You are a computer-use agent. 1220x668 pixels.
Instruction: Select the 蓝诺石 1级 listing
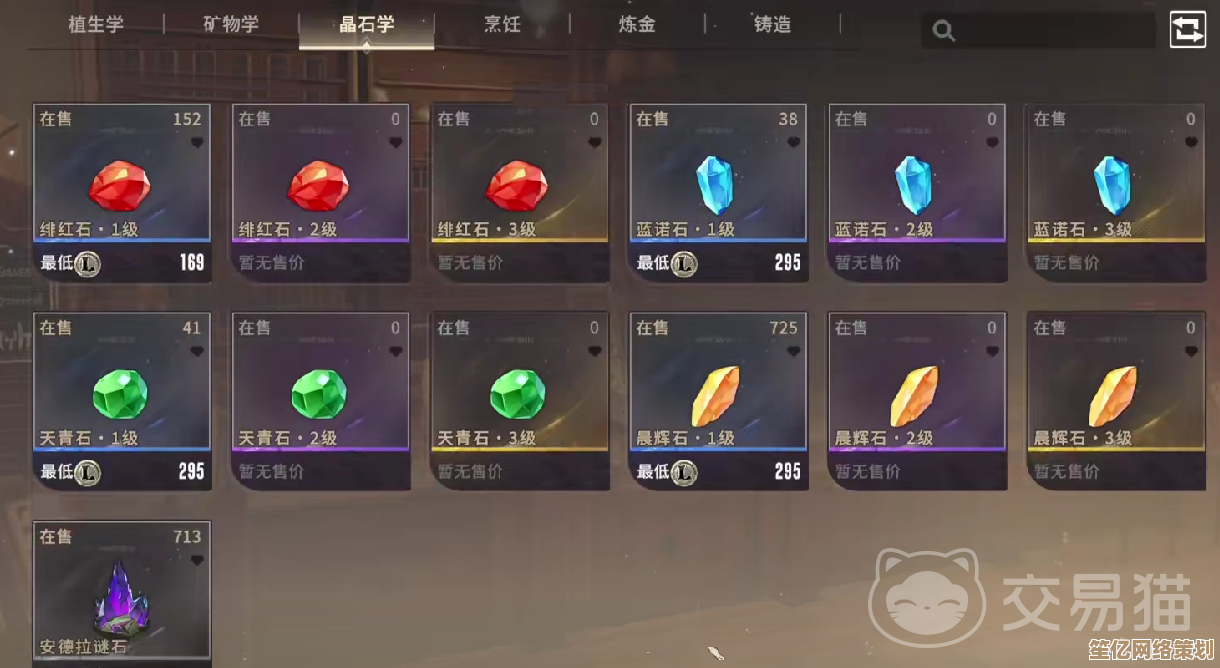click(718, 192)
